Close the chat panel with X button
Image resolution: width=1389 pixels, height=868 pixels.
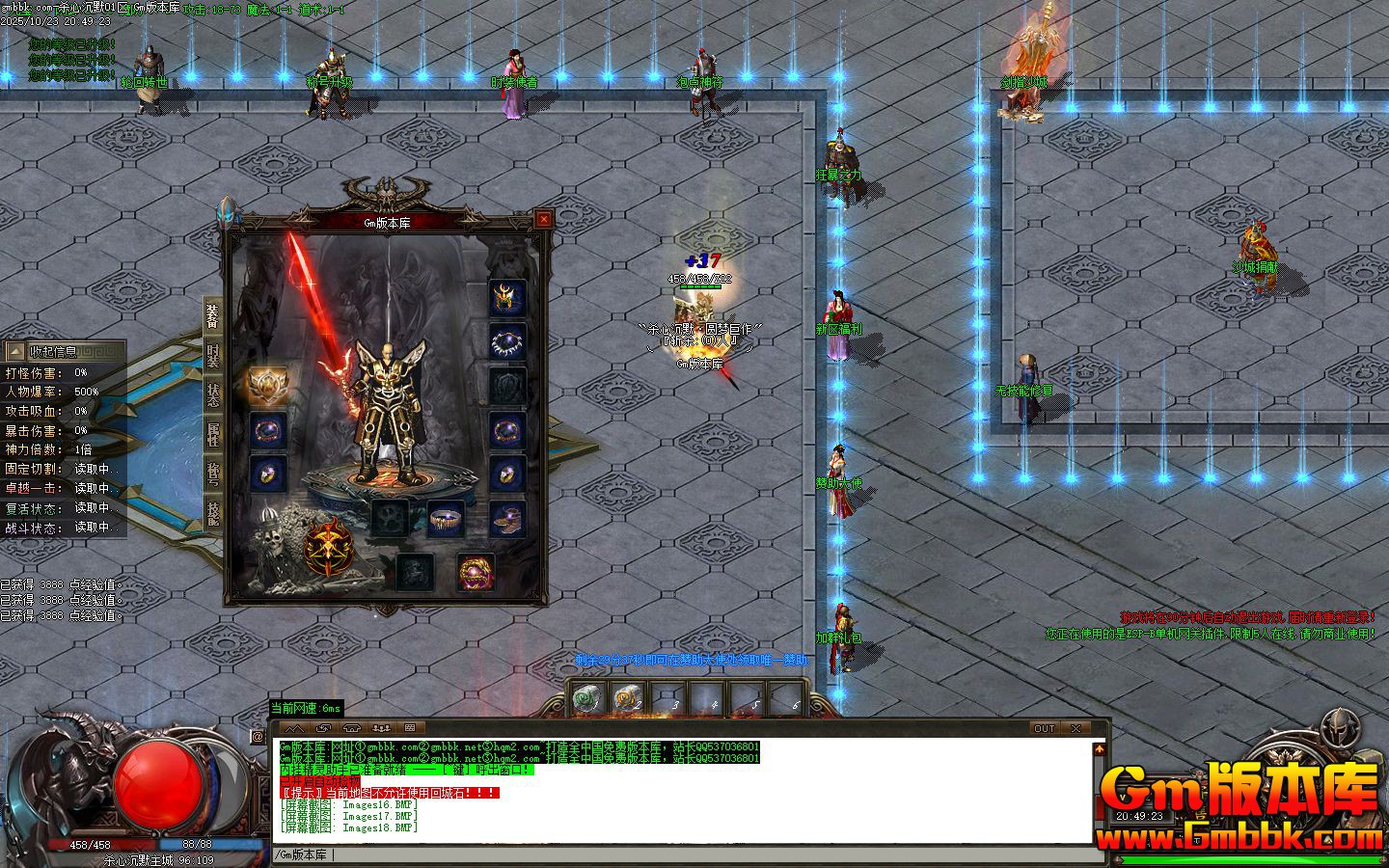1076,728
